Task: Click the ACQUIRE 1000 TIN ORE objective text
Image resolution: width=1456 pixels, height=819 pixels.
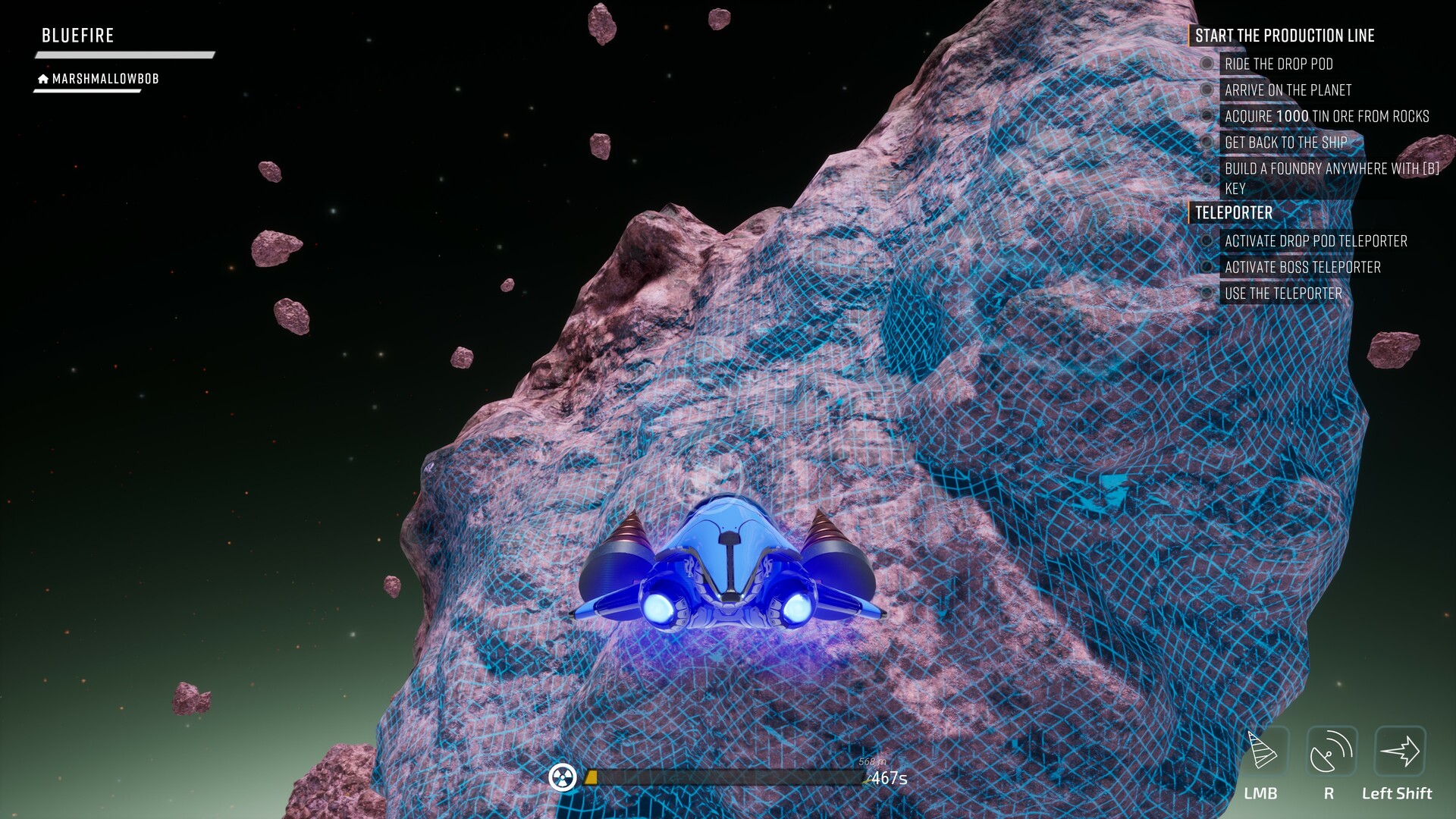Action: tap(1326, 116)
